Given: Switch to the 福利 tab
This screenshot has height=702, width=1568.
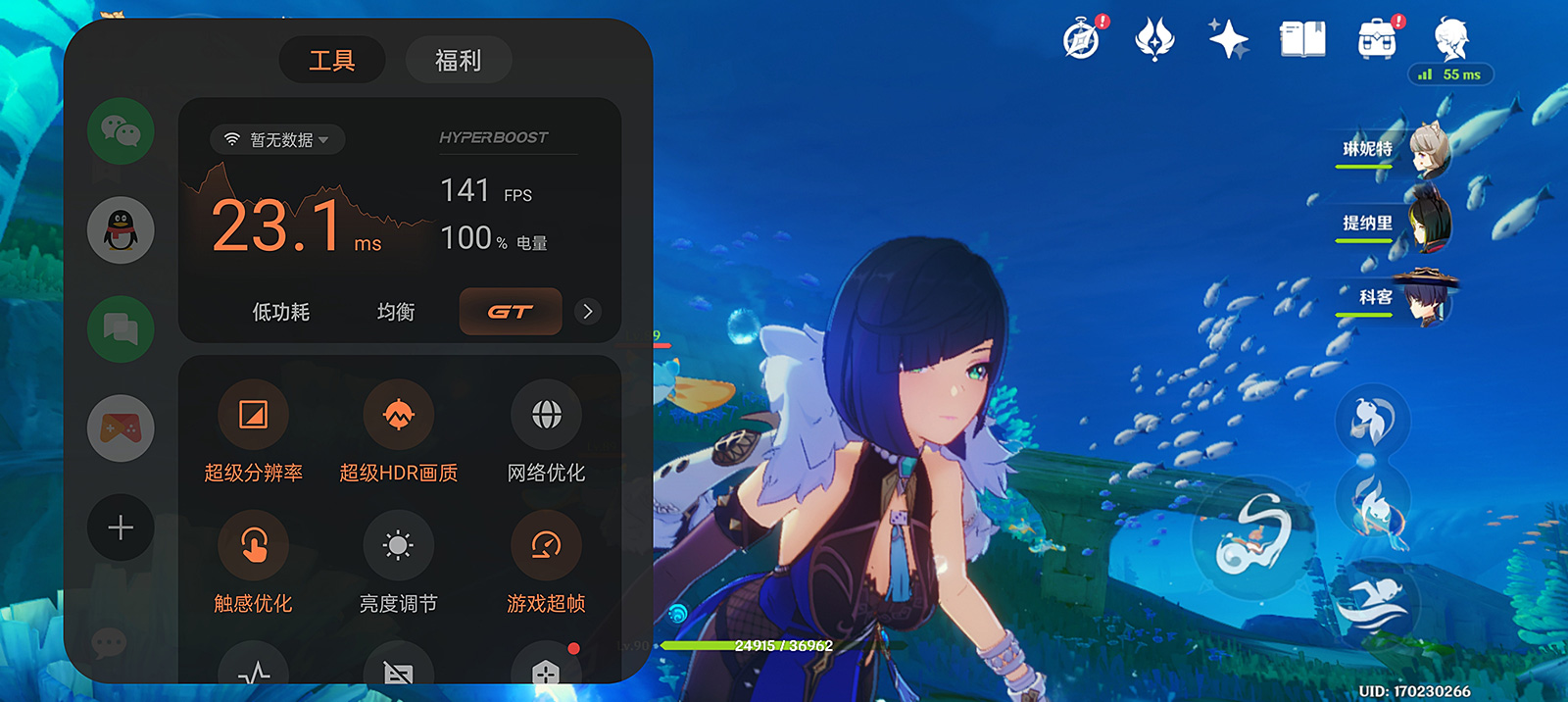Looking at the screenshot, I should coord(458,61).
